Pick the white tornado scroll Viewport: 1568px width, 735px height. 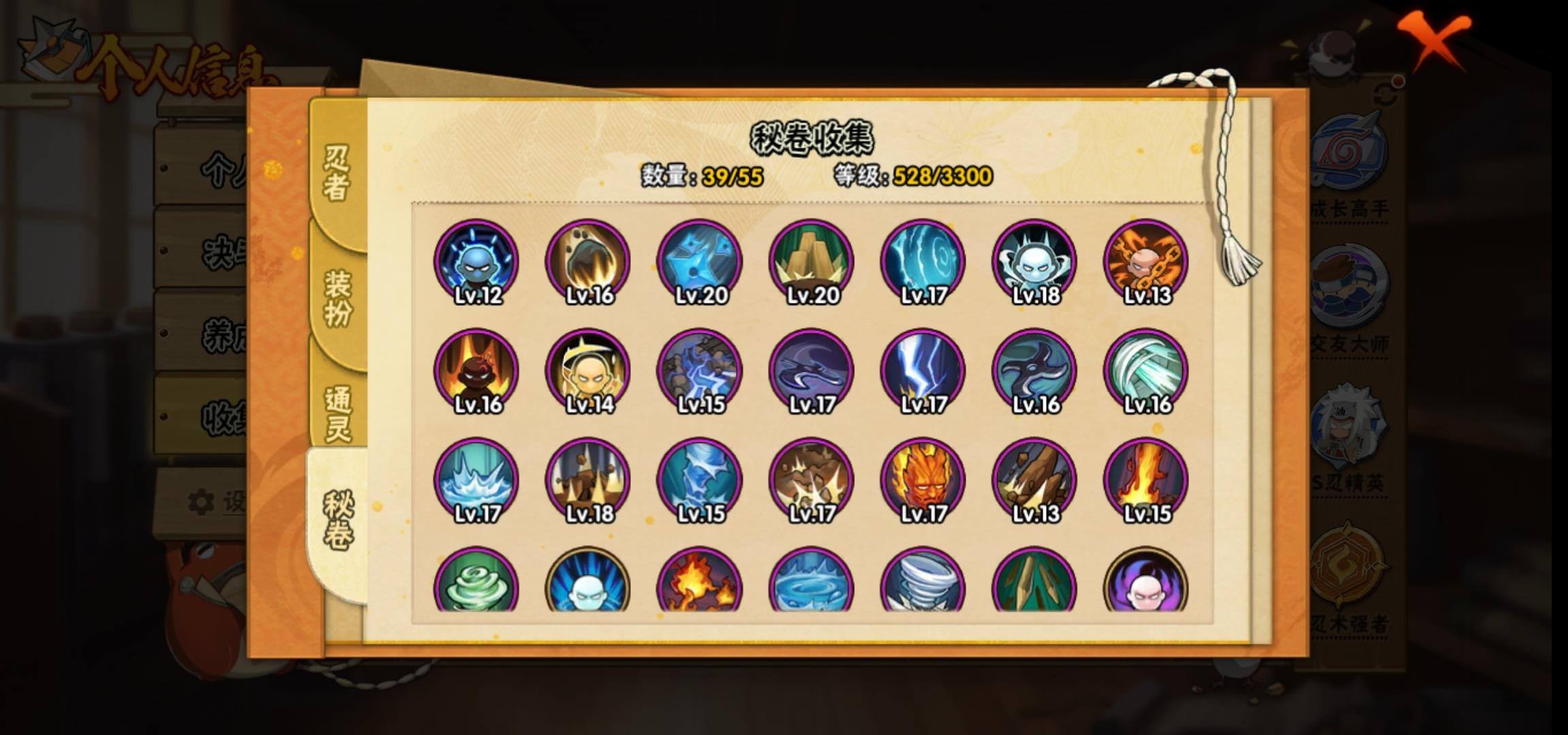(923, 582)
